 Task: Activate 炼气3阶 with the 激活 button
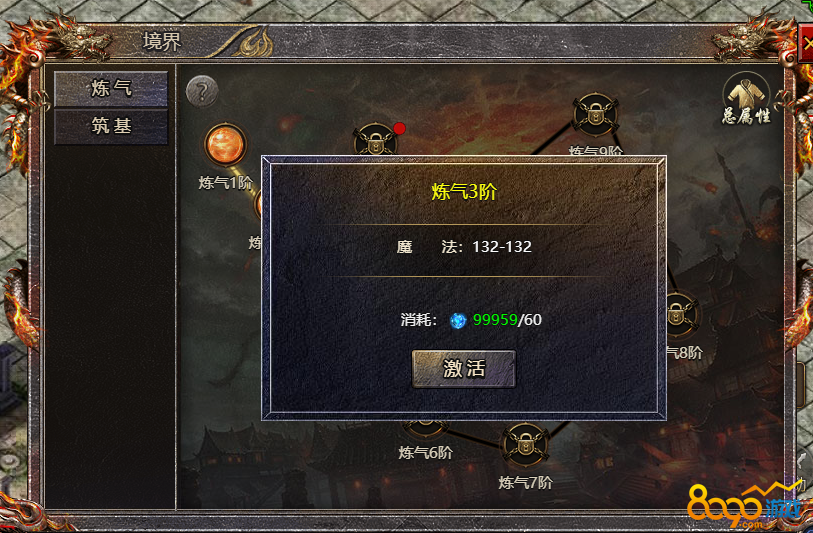click(x=464, y=368)
